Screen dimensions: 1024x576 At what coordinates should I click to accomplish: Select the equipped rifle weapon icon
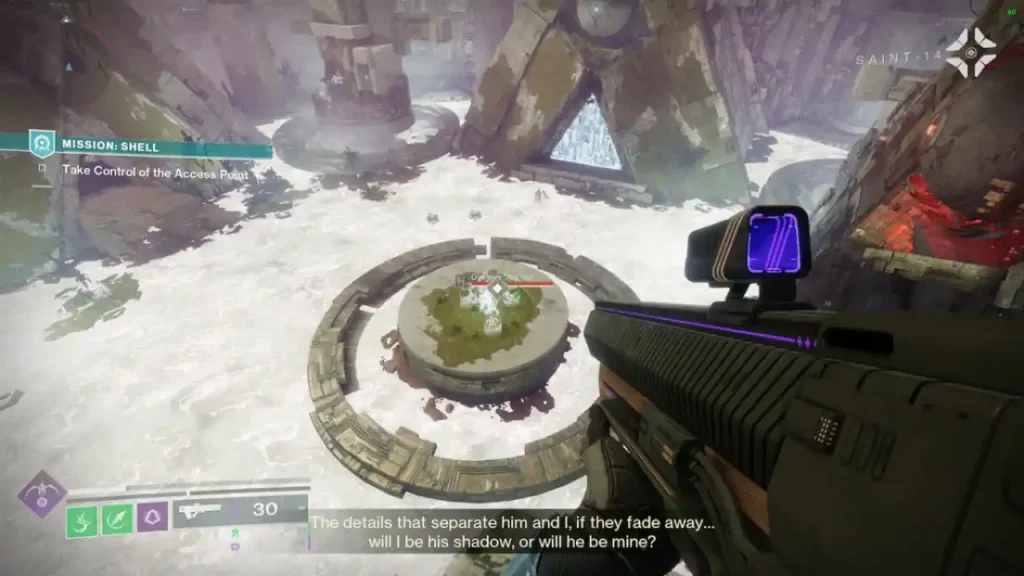[198, 512]
